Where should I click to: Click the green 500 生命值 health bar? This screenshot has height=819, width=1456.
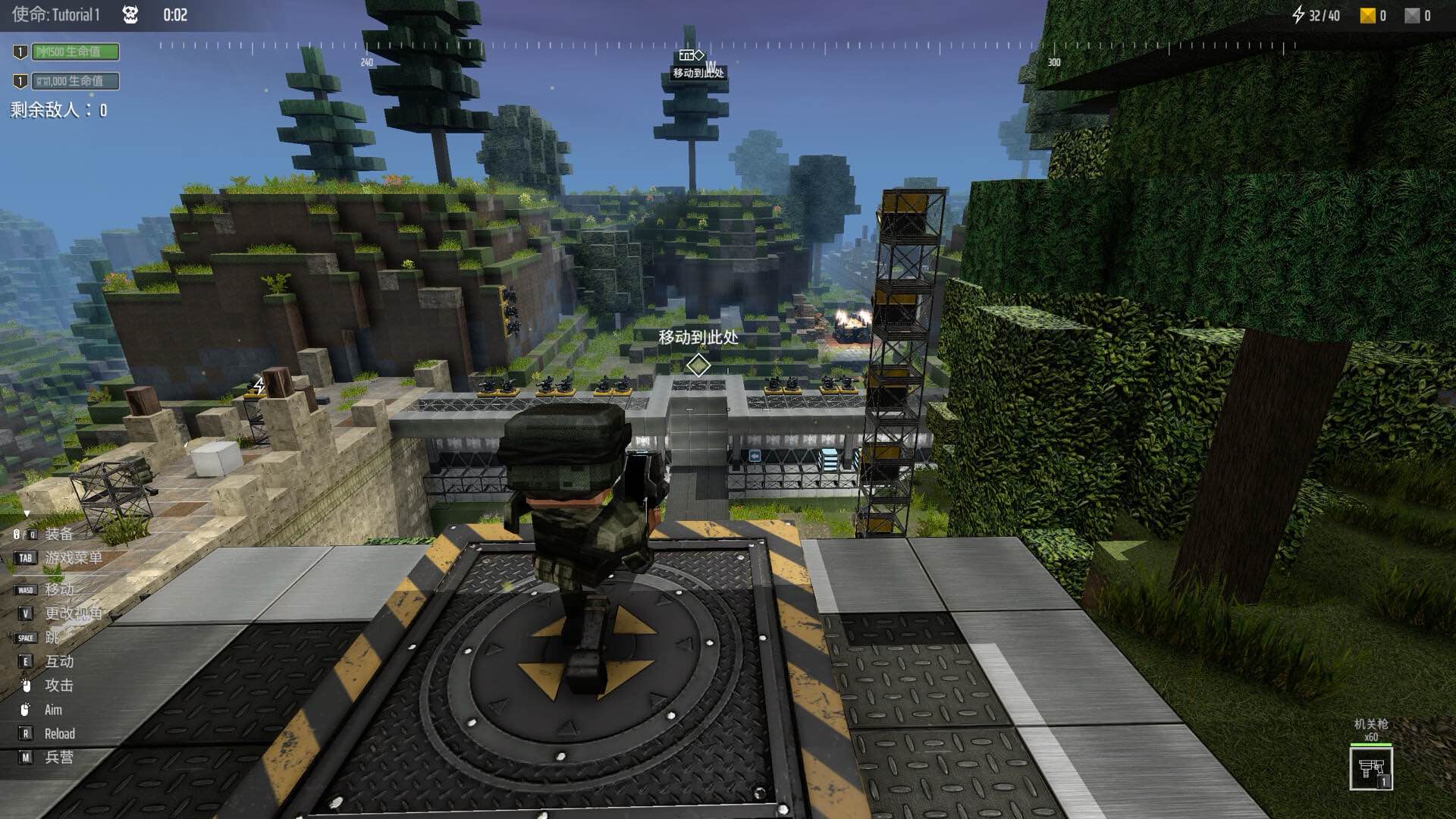[77, 52]
